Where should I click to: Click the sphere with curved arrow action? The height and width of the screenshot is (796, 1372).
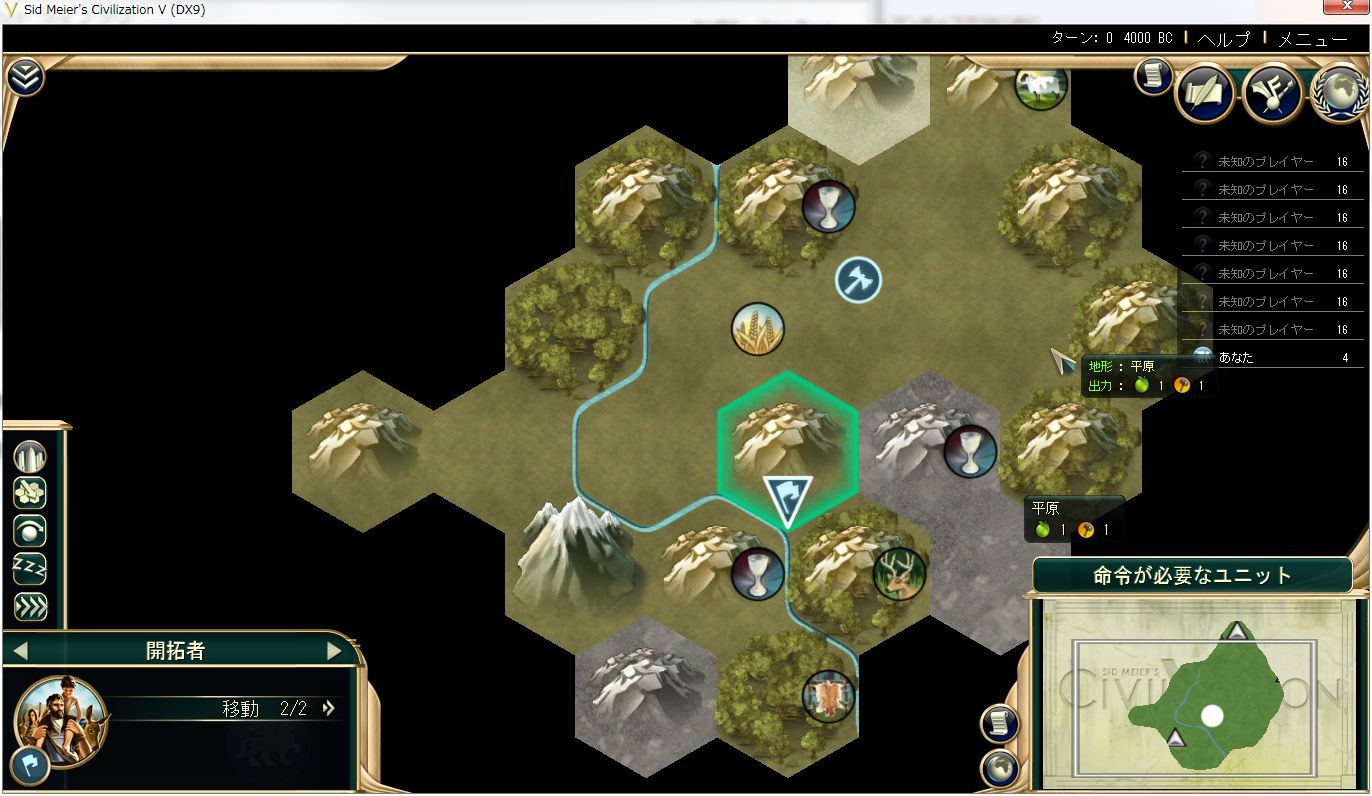point(30,531)
